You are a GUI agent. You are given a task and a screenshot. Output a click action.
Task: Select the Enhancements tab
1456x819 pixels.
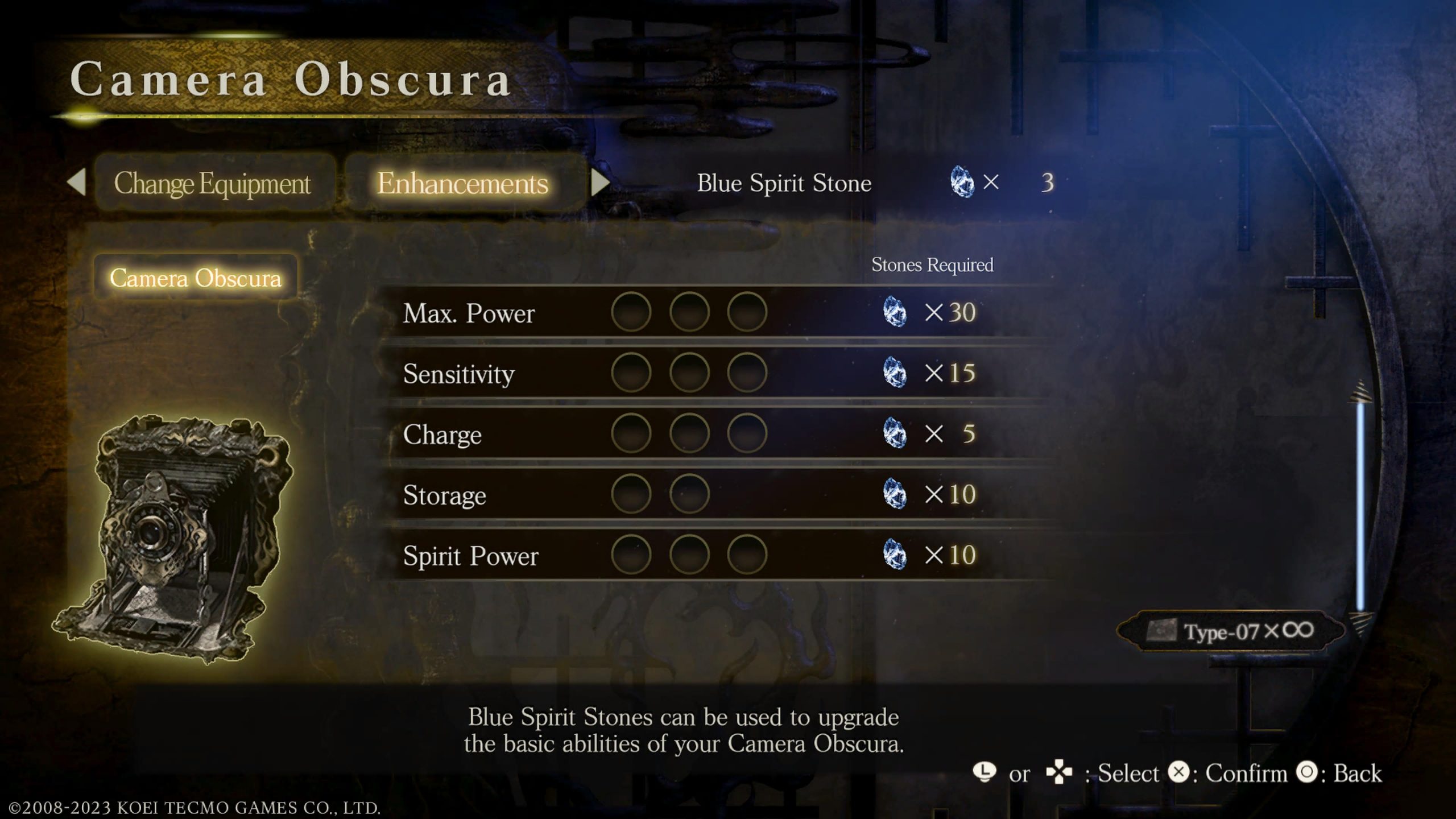462,183
